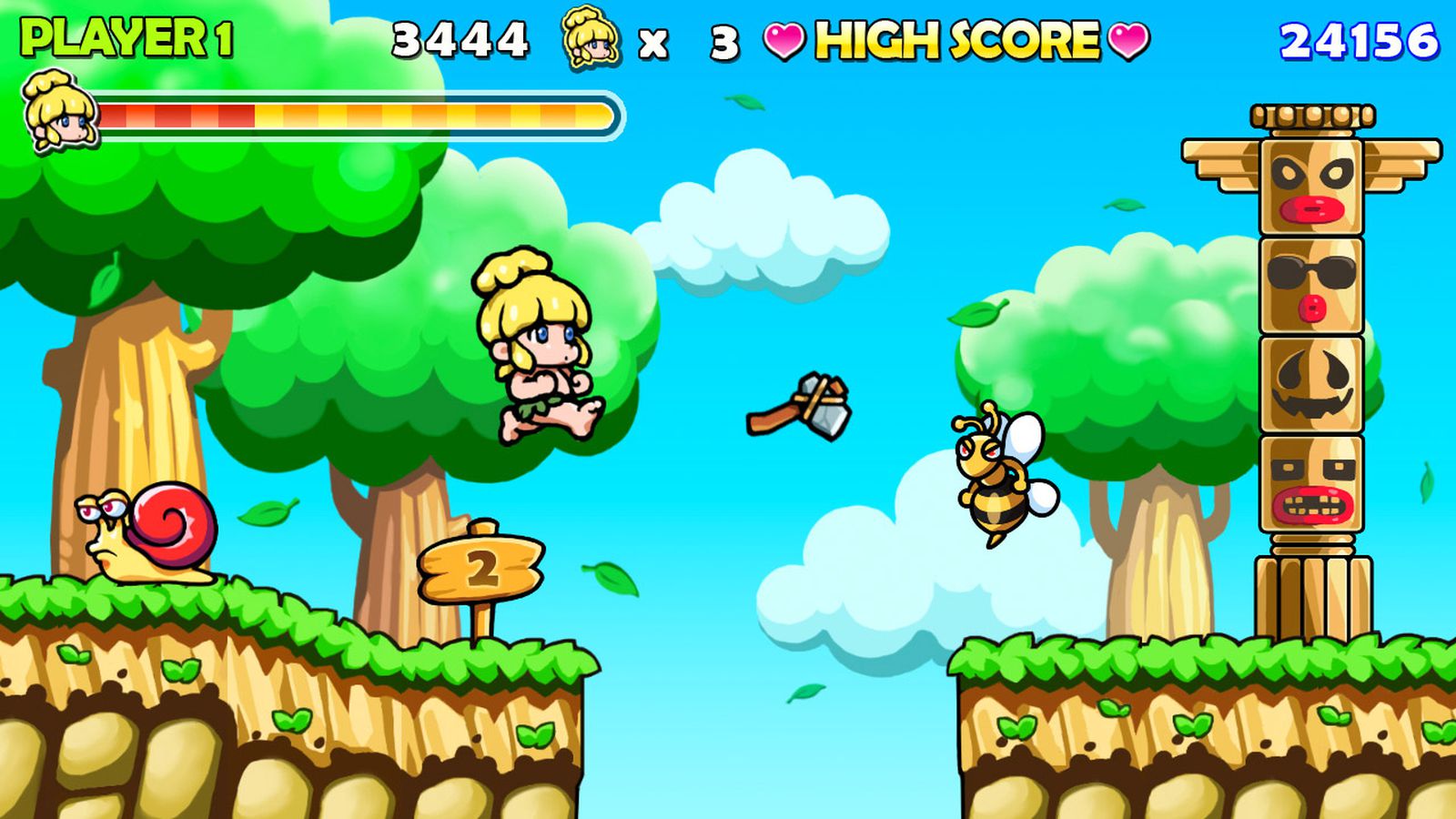Click the high score value 24156
1456x819 pixels.
click(x=1356, y=38)
